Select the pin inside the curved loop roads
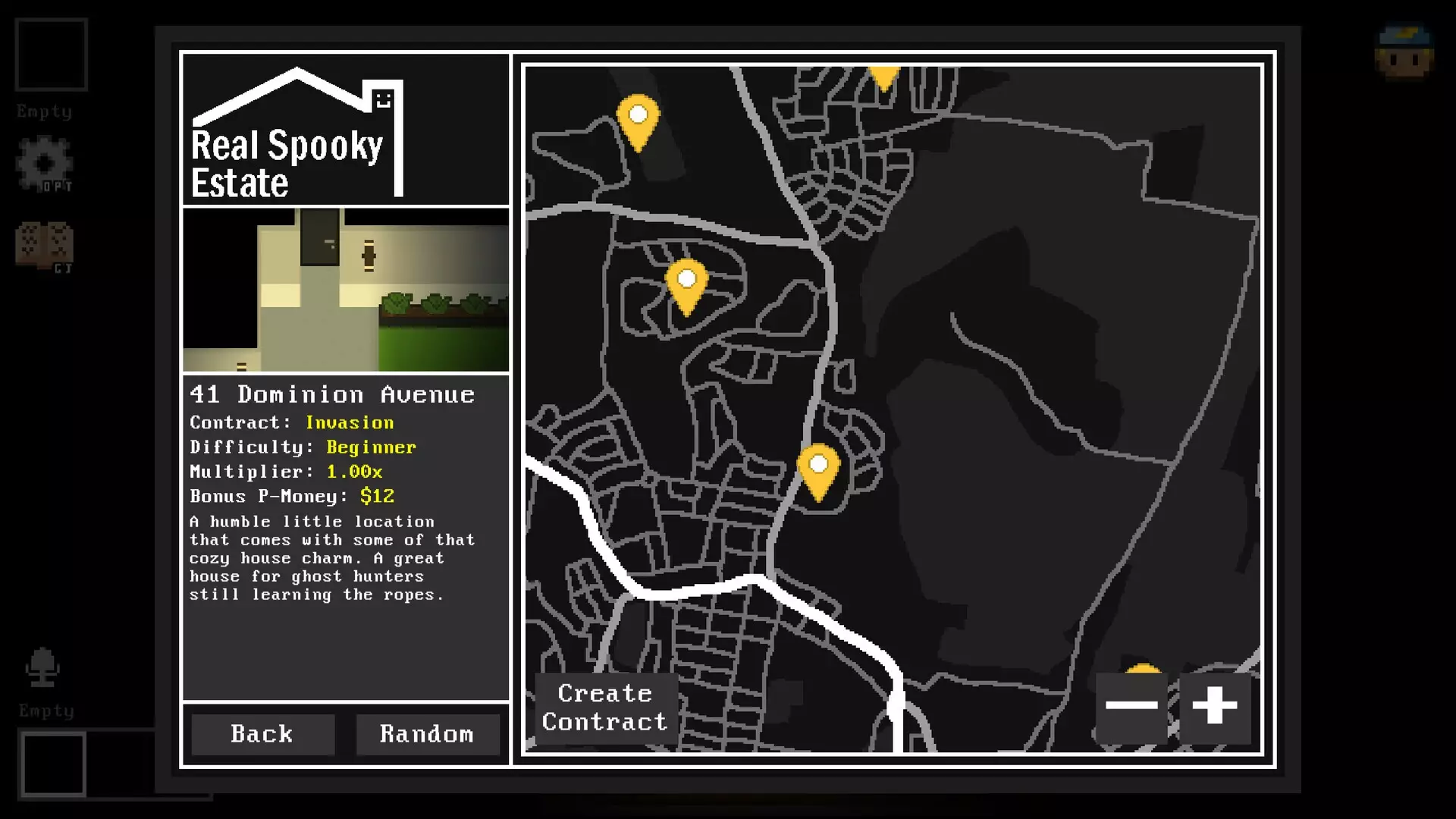The height and width of the screenshot is (819, 1456). pos(687,282)
